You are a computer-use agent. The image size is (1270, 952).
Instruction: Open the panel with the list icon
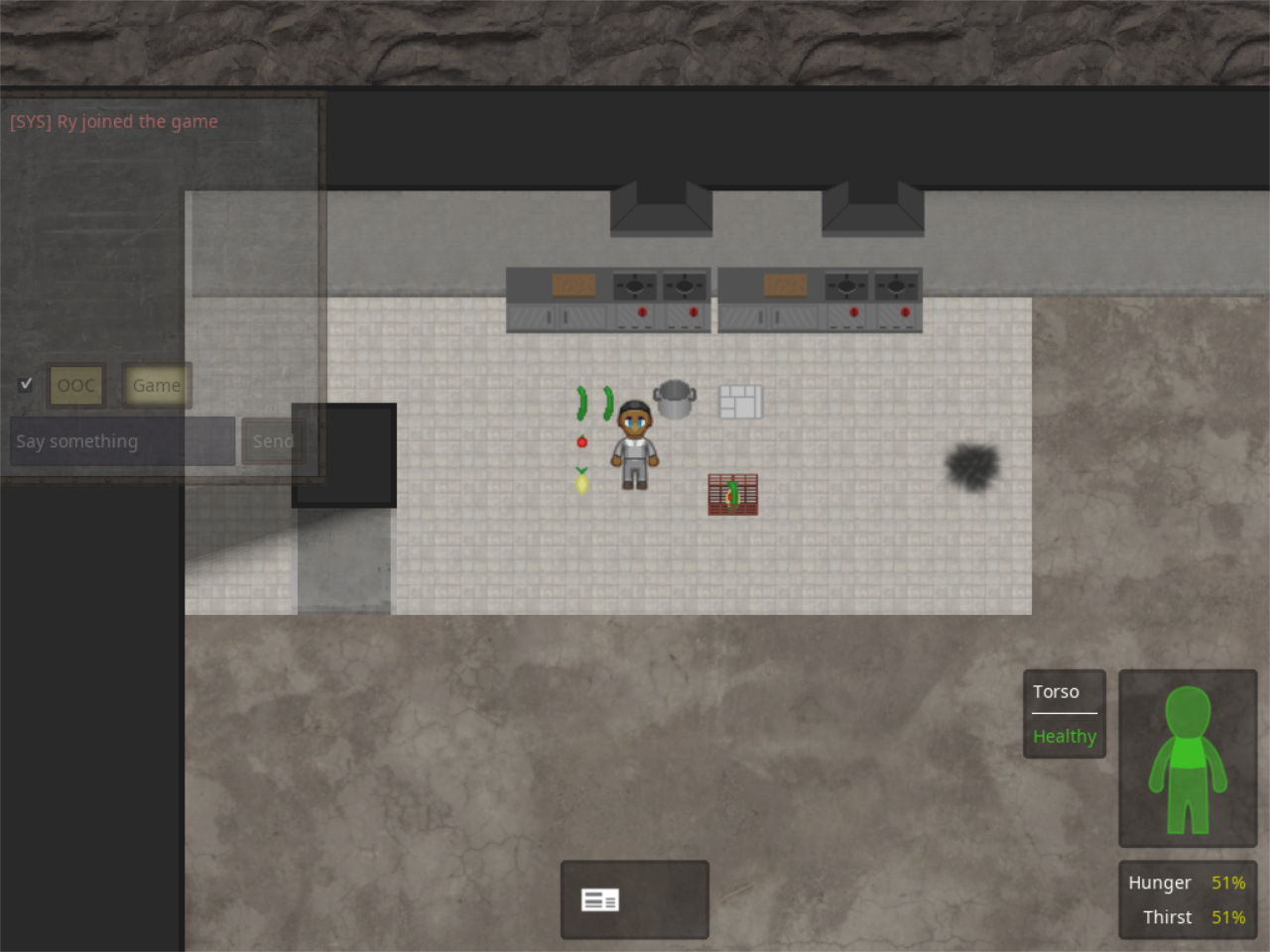634,899
